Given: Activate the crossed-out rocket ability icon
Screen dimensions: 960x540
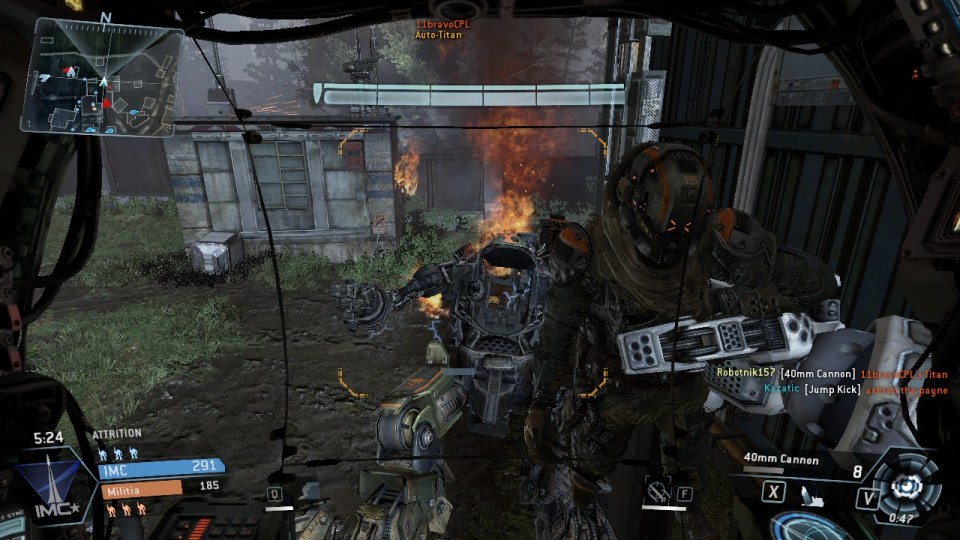Looking at the screenshot, I should 657,491.
